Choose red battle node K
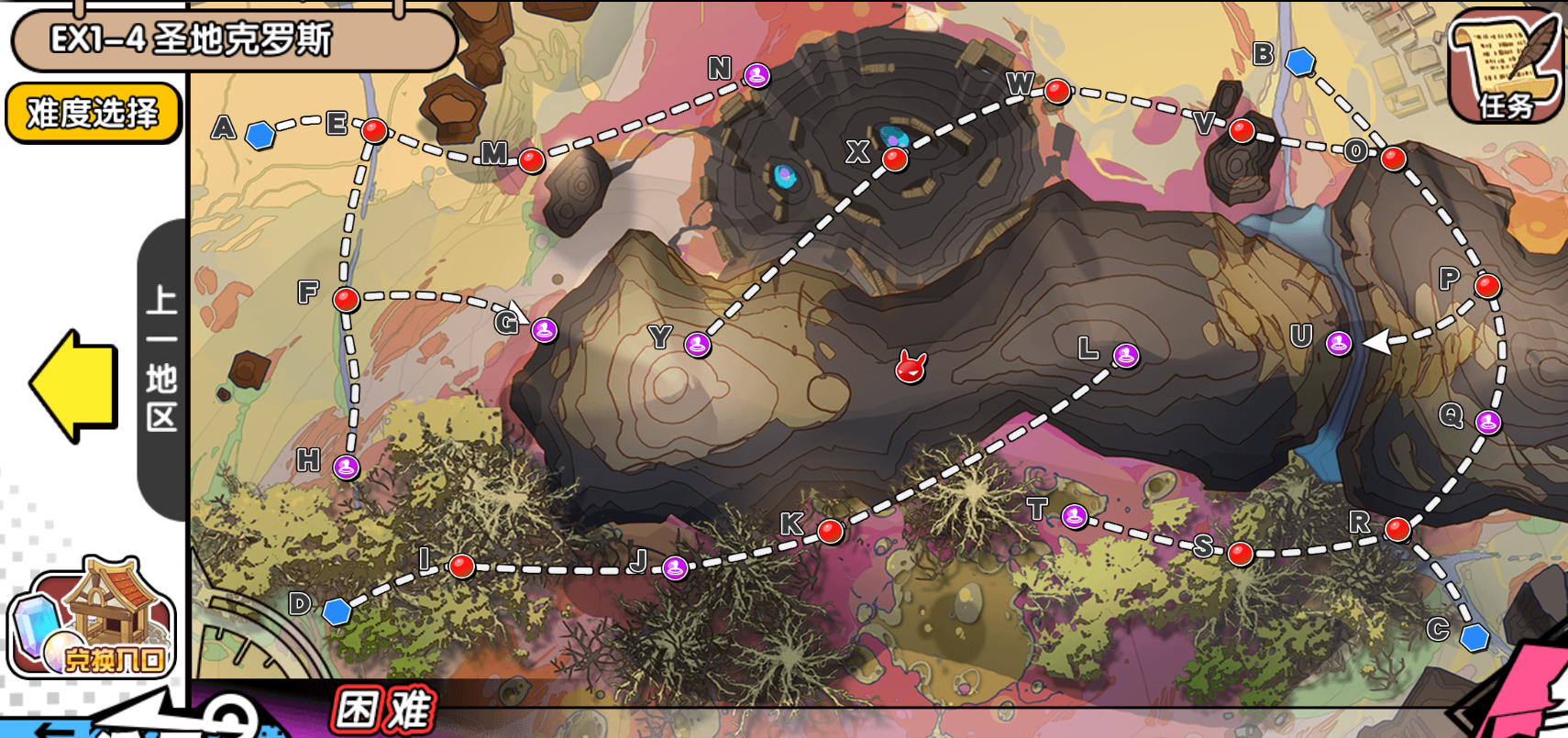The height and width of the screenshot is (738, 1568). [831, 531]
